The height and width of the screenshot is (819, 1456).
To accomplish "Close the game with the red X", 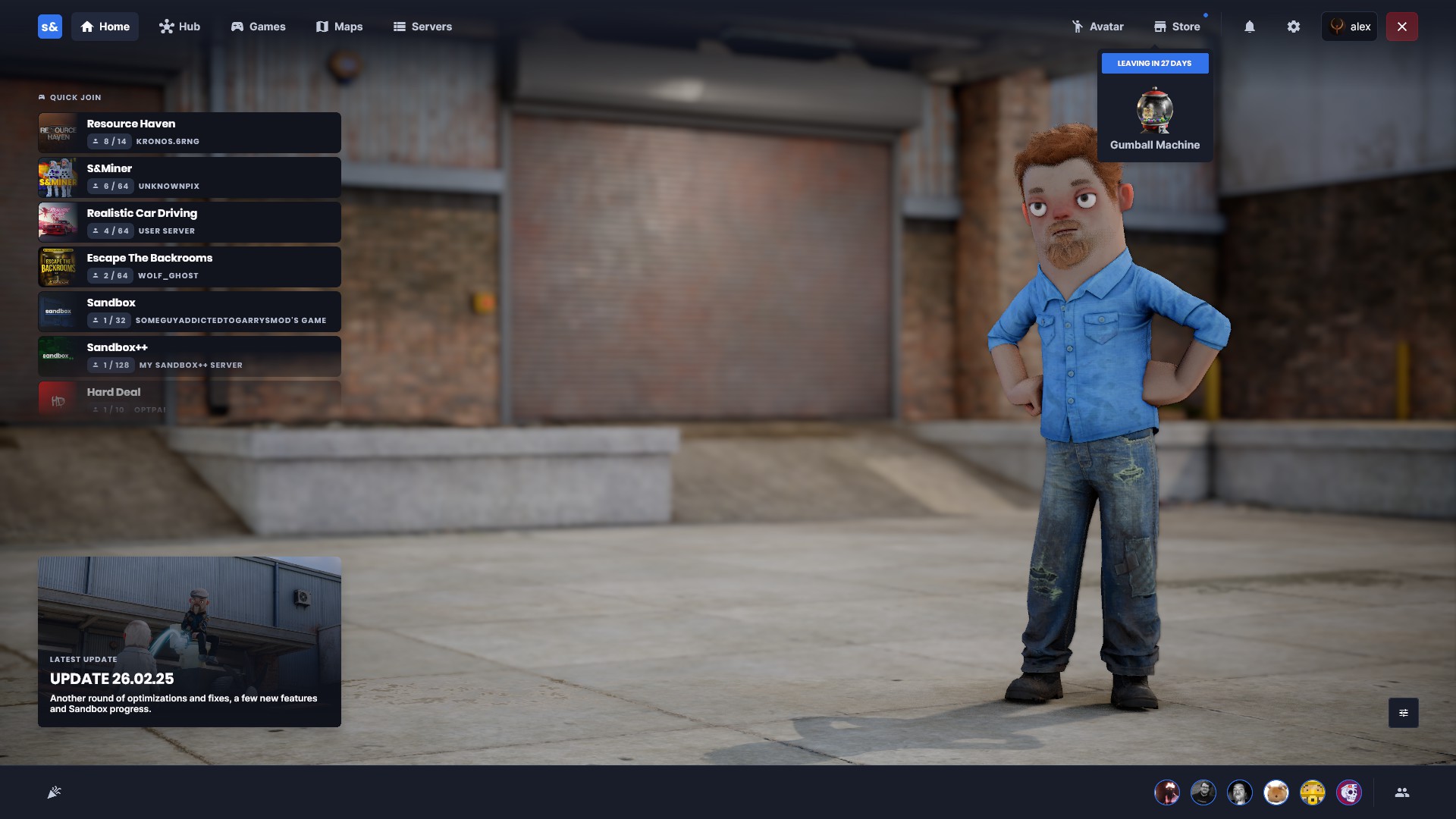I will click(x=1402, y=27).
